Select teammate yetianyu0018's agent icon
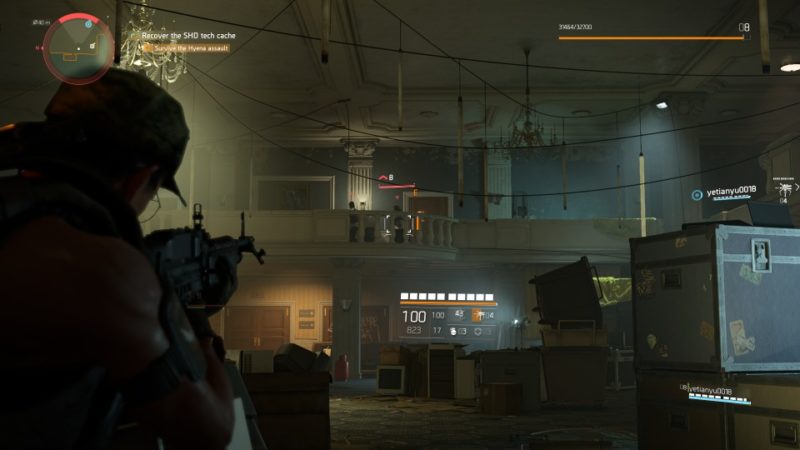The width and height of the screenshot is (800, 450). tap(698, 190)
